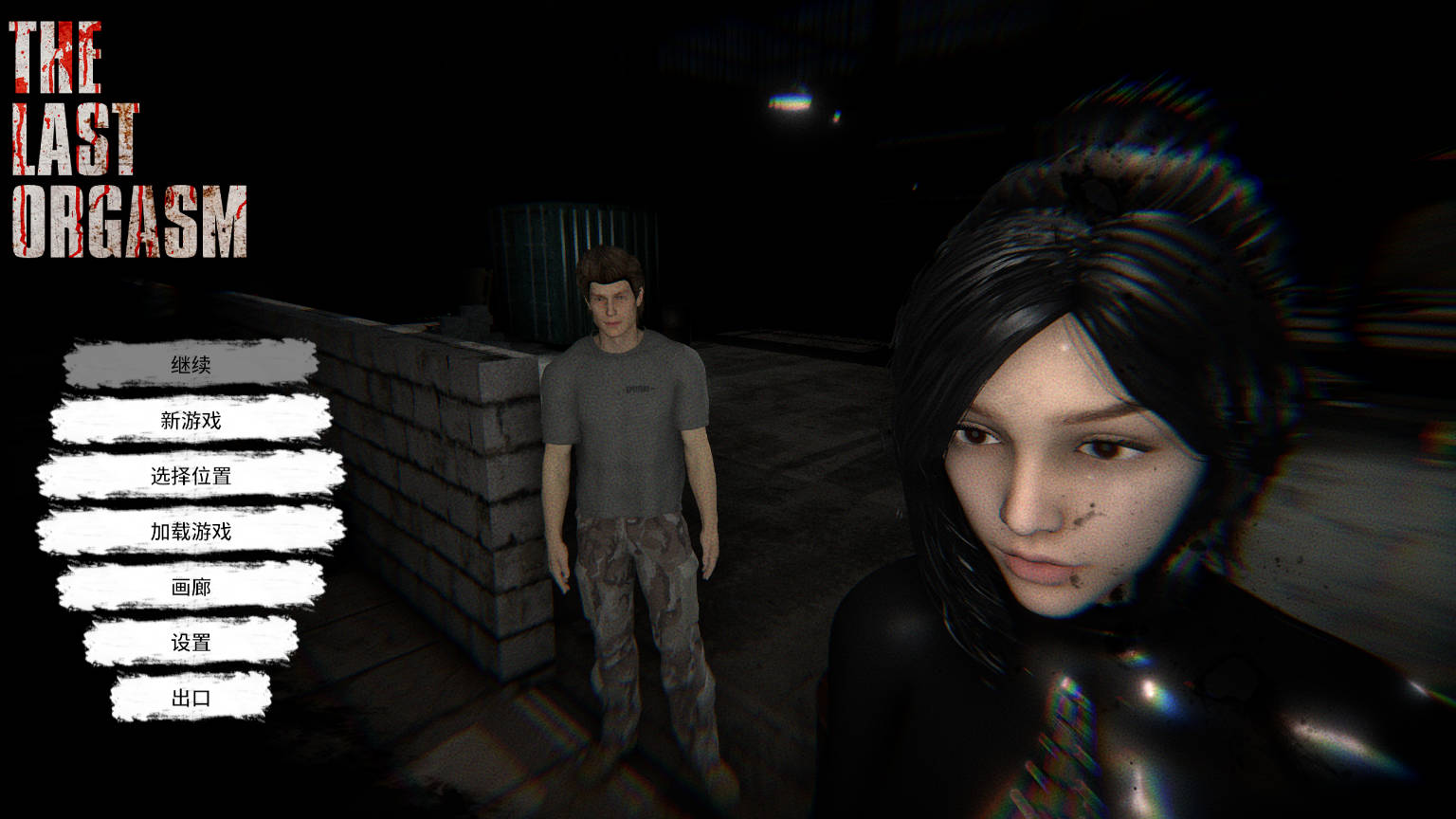Choose 加载游戏 to load a save
The width and height of the screenshot is (1456, 819).
pyautogui.click(x=191, y=531)
